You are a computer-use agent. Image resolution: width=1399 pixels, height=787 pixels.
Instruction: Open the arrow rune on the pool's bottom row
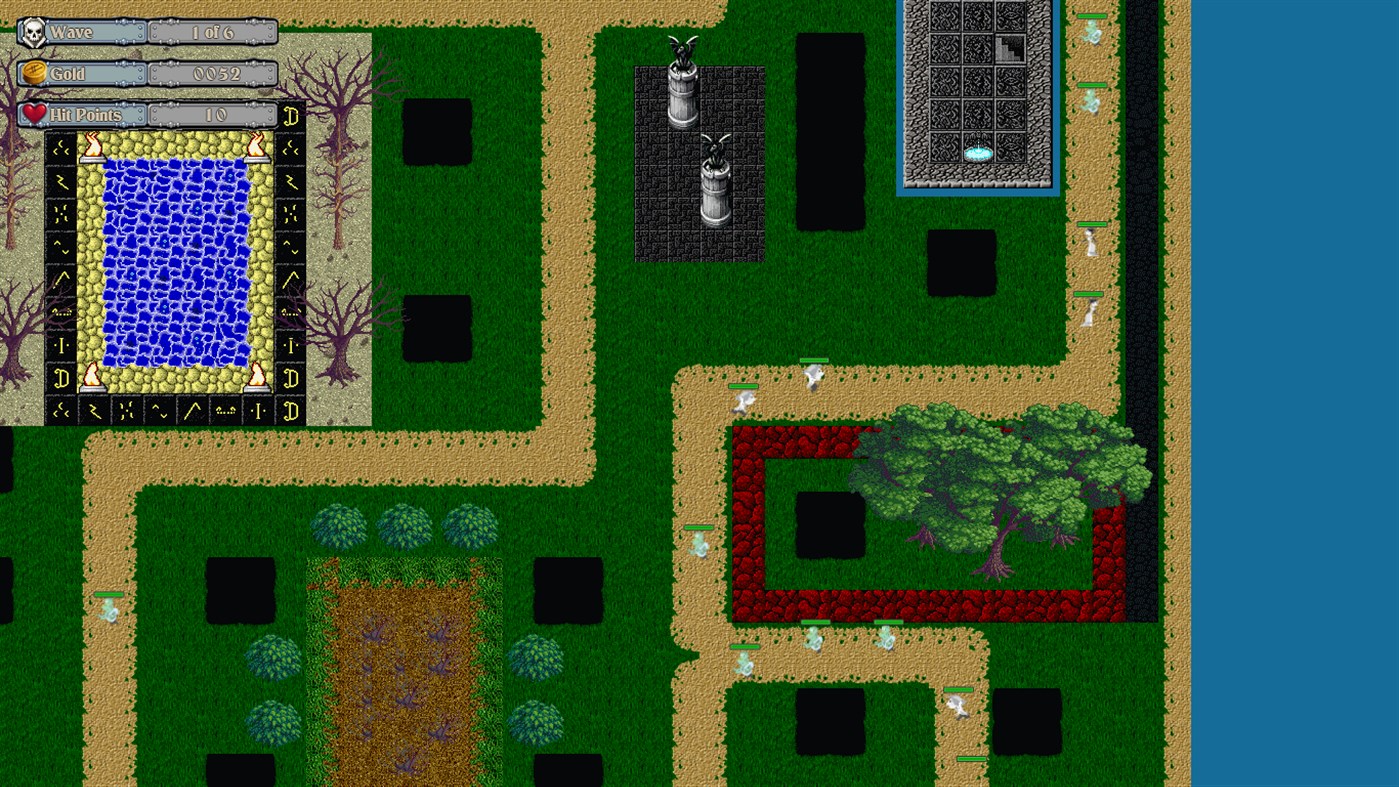192,410
